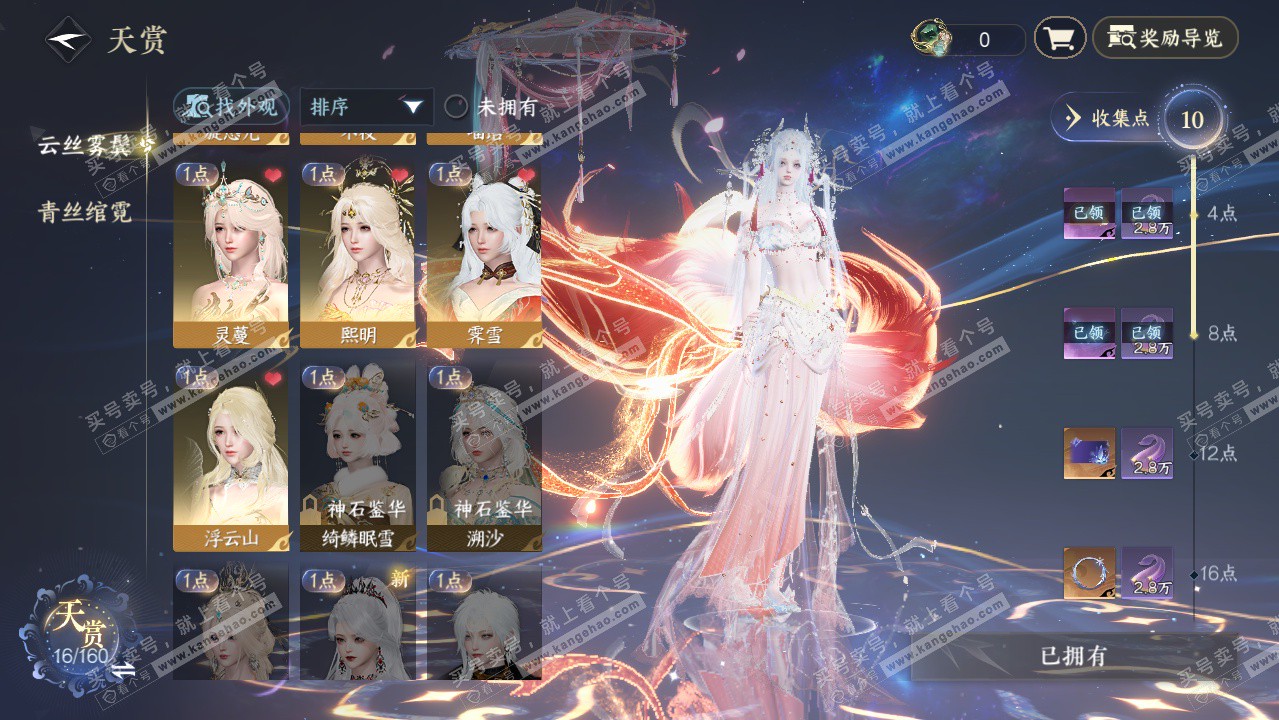The width and height of the screenshot is (1279, 720).
Task: Open the shopping cart
Action: (1059, 39)
